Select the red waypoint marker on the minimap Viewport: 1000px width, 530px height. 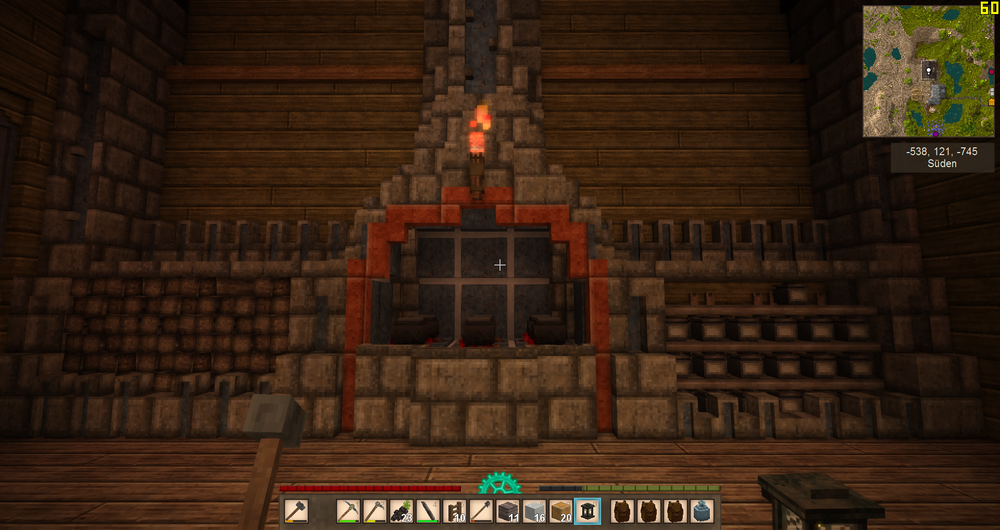990,72
